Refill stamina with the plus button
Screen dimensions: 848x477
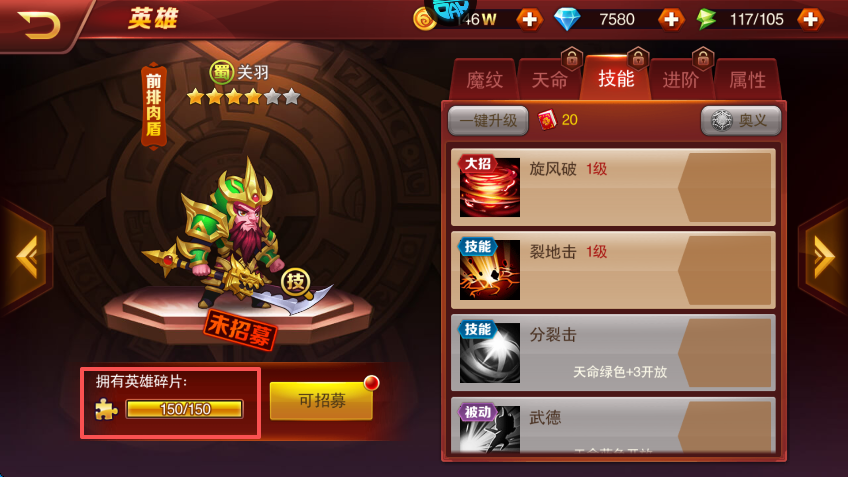pos(810,19)
